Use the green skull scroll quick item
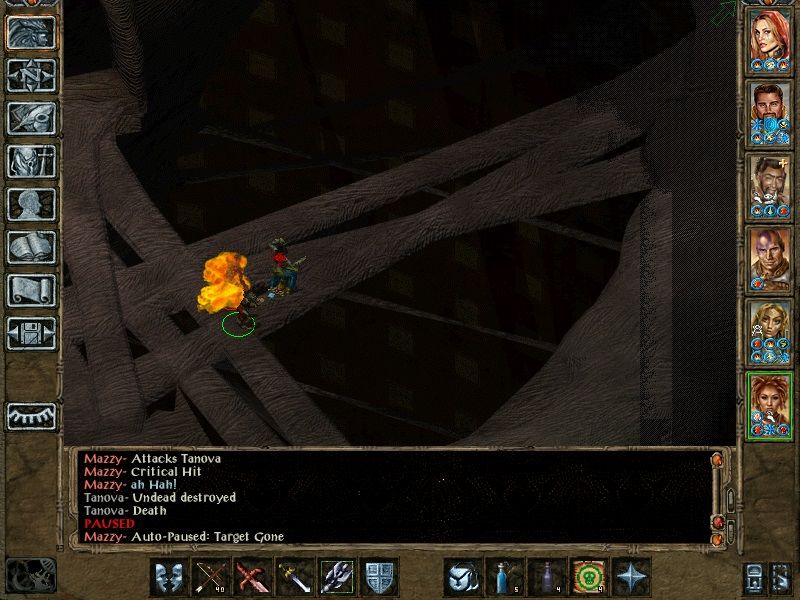 tap(587, 577)
